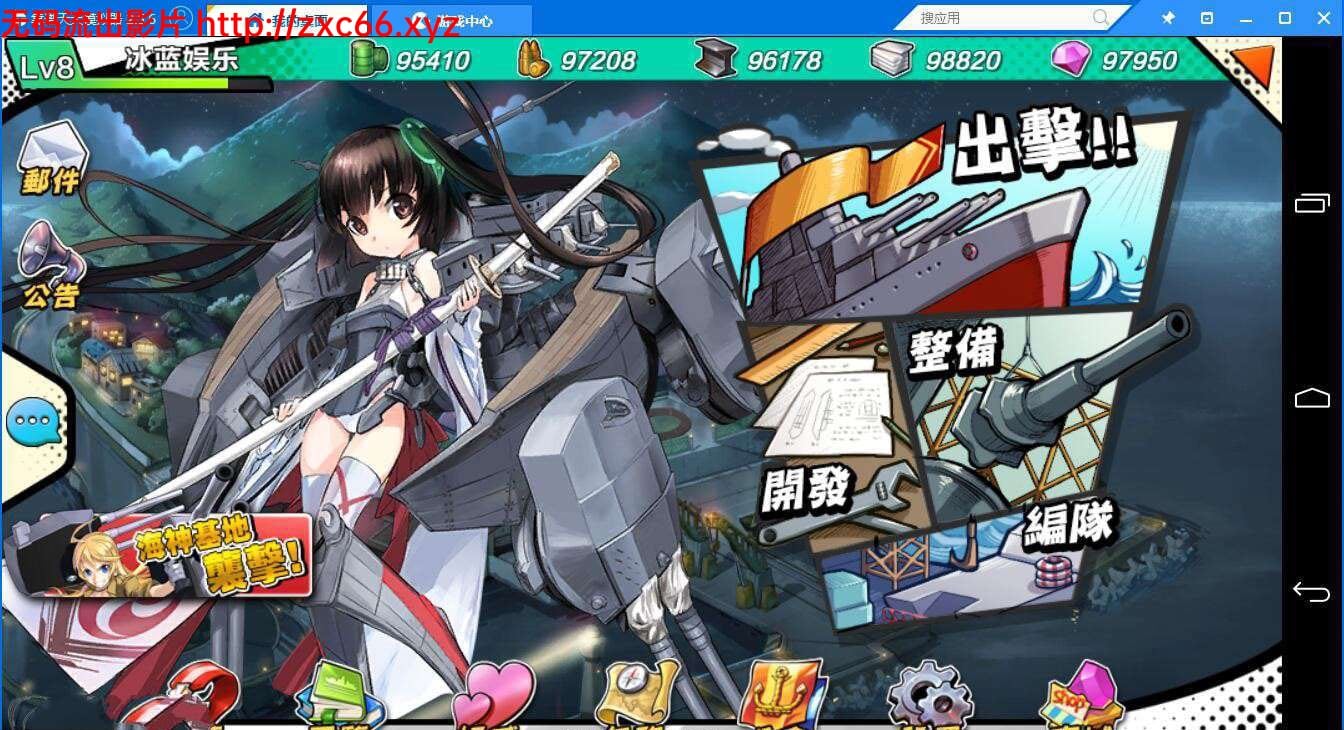This screenshot has height=730, width=1344.
Task: Click the fuel drum resource icon
Action: [x=370, y=60]
